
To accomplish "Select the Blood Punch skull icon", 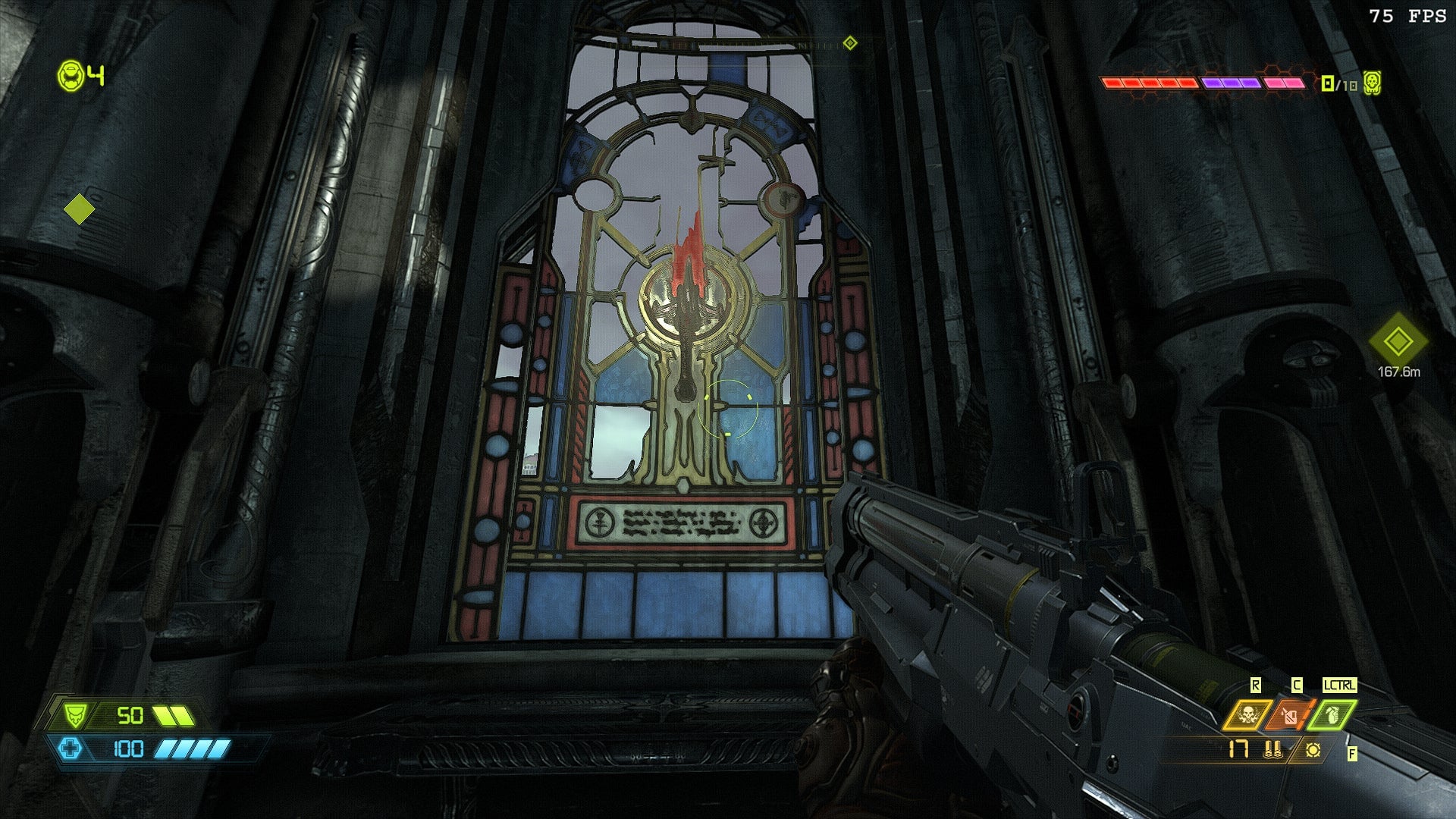I will [x=1247, y=714].
